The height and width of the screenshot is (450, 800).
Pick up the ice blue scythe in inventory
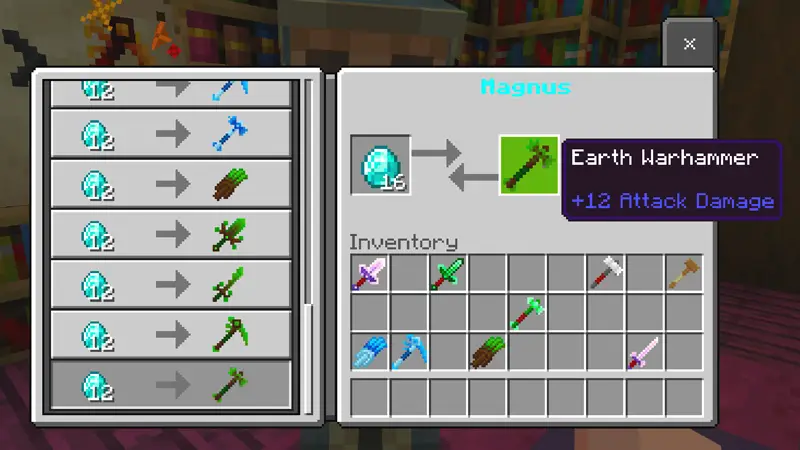point(408,352)
